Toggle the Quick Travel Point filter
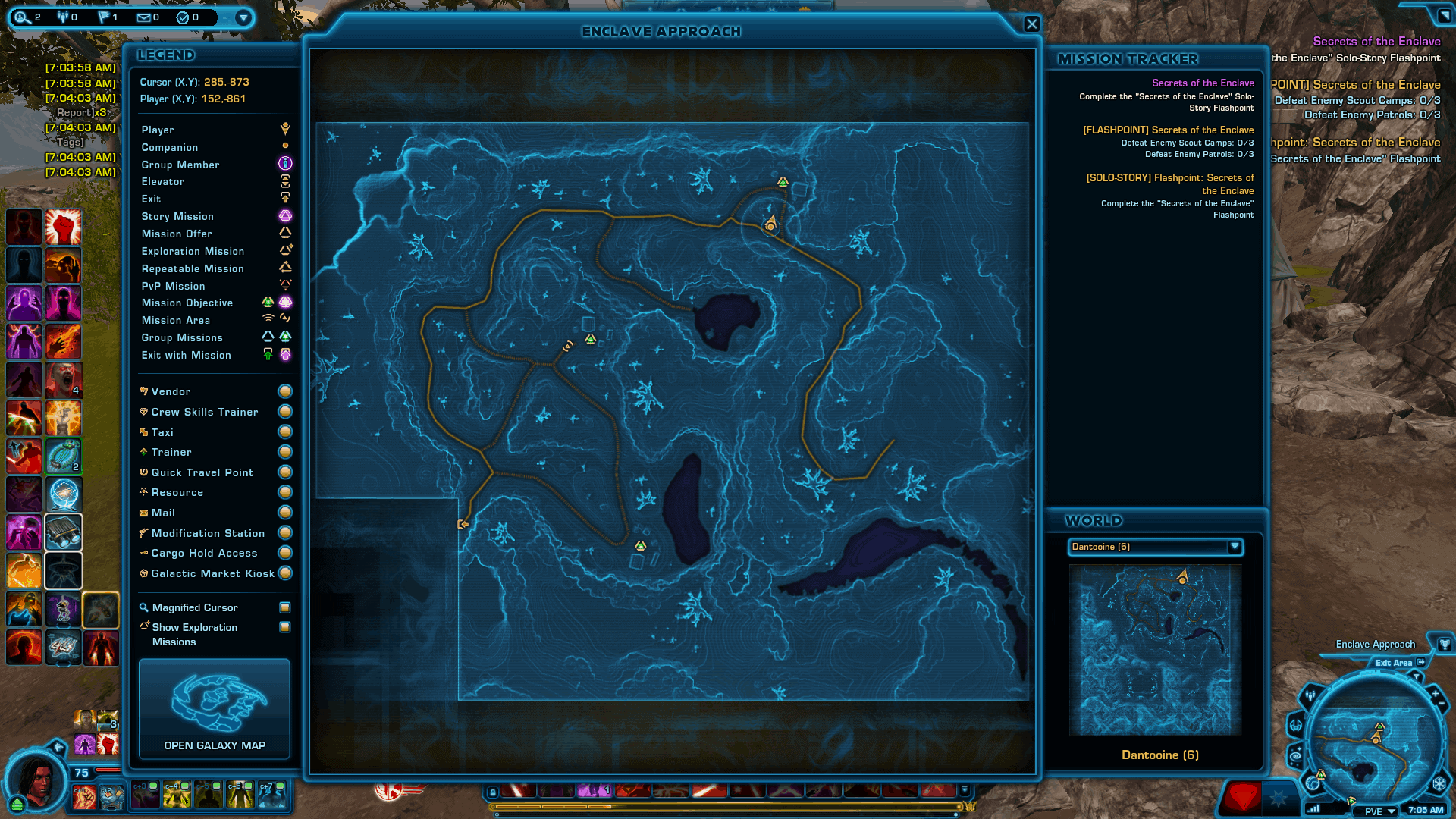 (x=285, y=472)
